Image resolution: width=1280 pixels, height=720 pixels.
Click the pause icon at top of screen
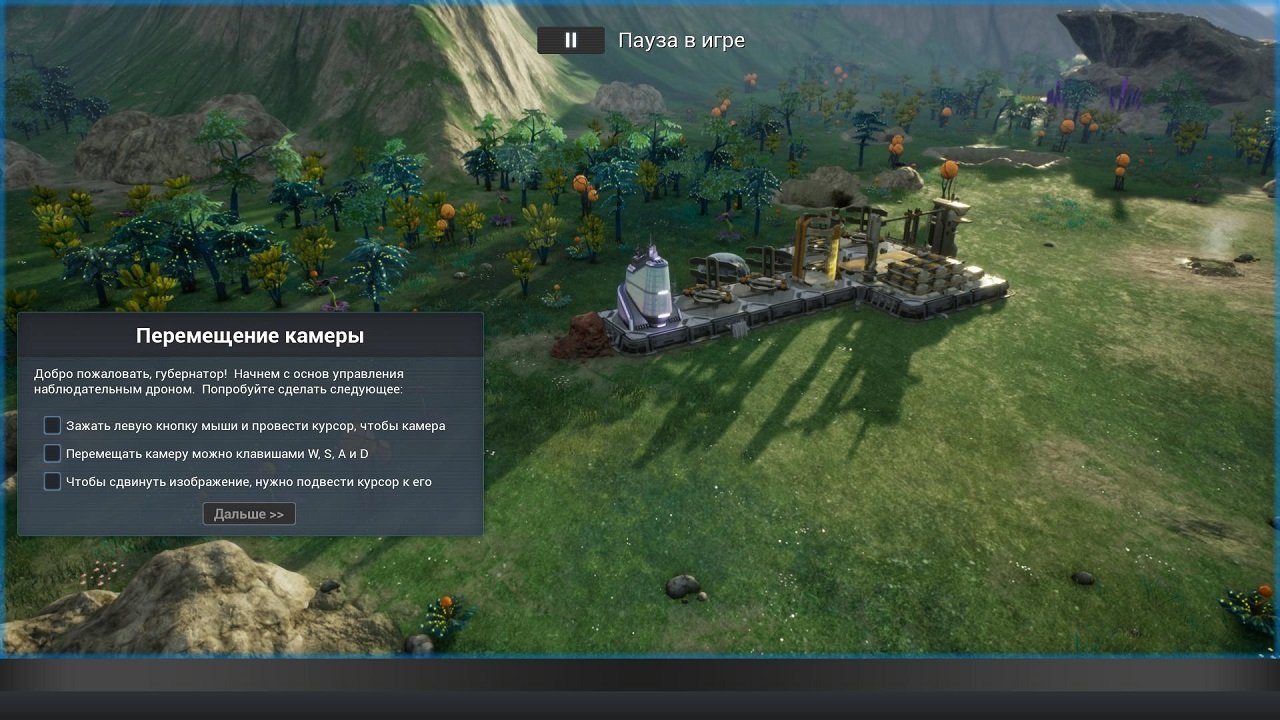pos(570,40)
